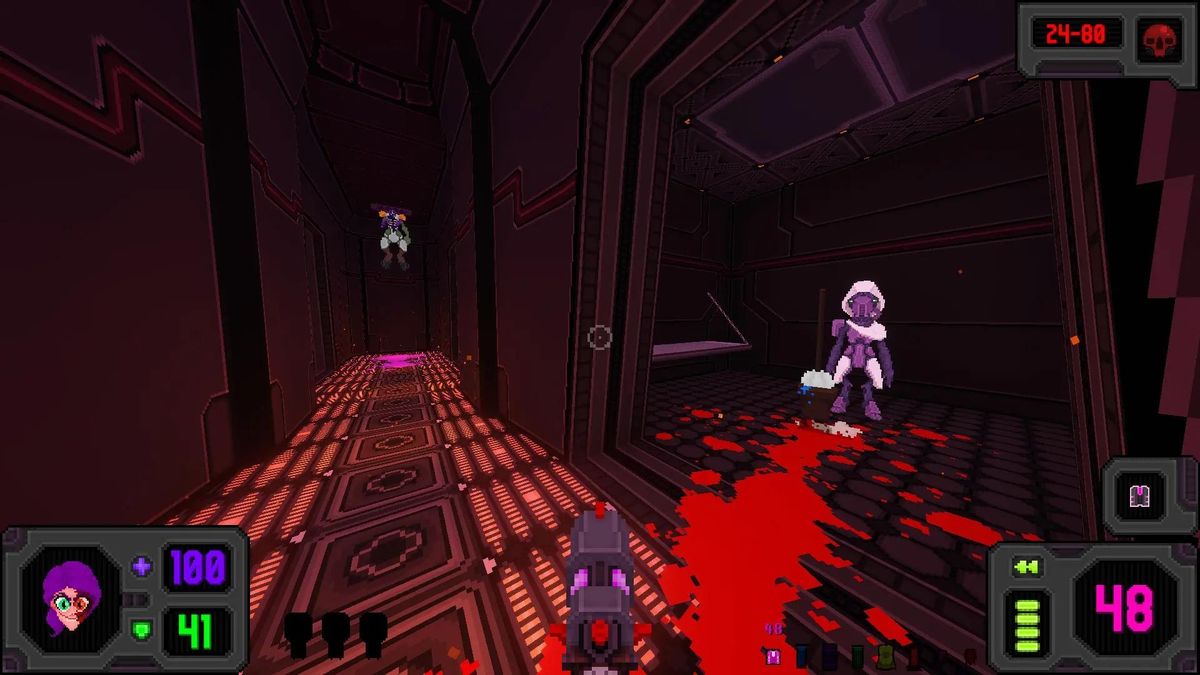Click the pink ammo pack item slot
Screen dimensions: 1200x675
tap(1137, 495)
